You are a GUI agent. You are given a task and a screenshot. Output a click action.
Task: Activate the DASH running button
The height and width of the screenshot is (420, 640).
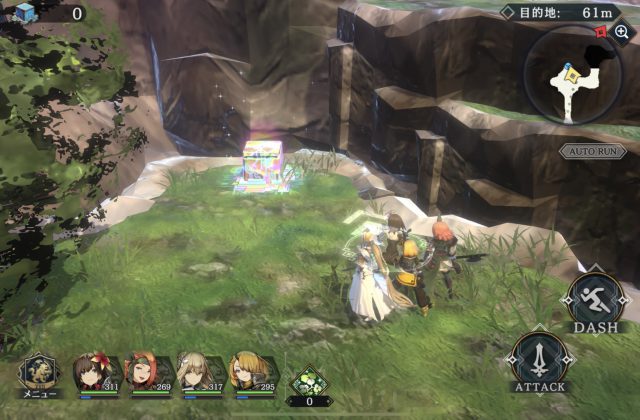click(594, 298)
